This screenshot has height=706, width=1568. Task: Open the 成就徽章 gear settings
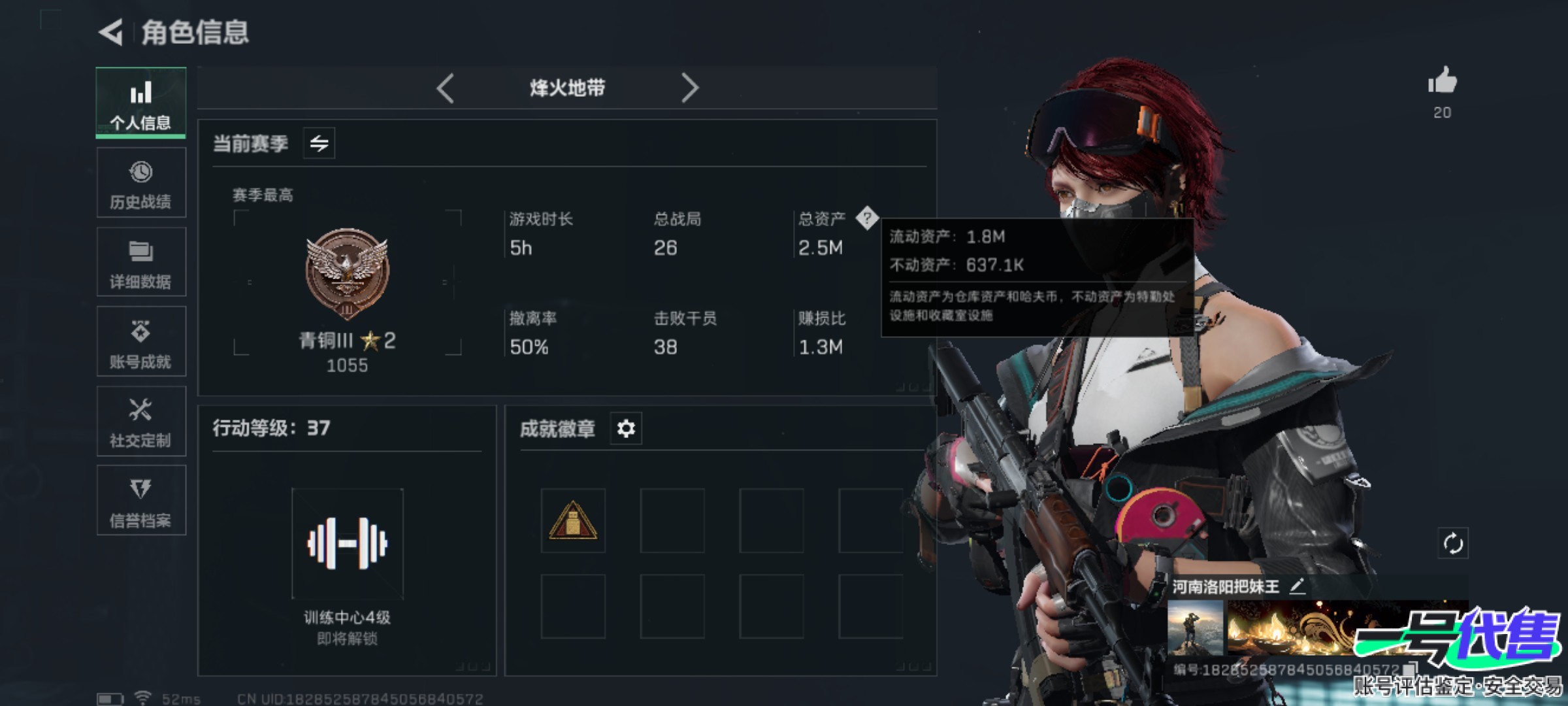[x=626, y=429]
